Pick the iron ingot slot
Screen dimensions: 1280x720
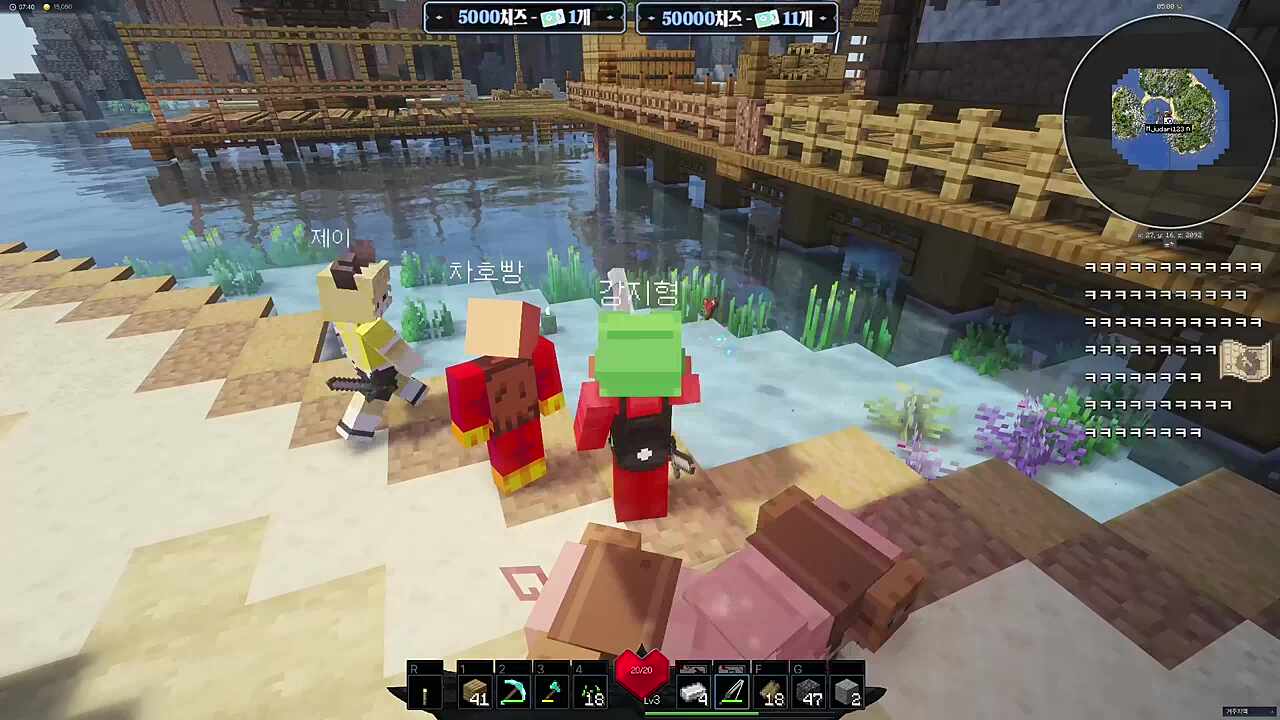[694, 692]
